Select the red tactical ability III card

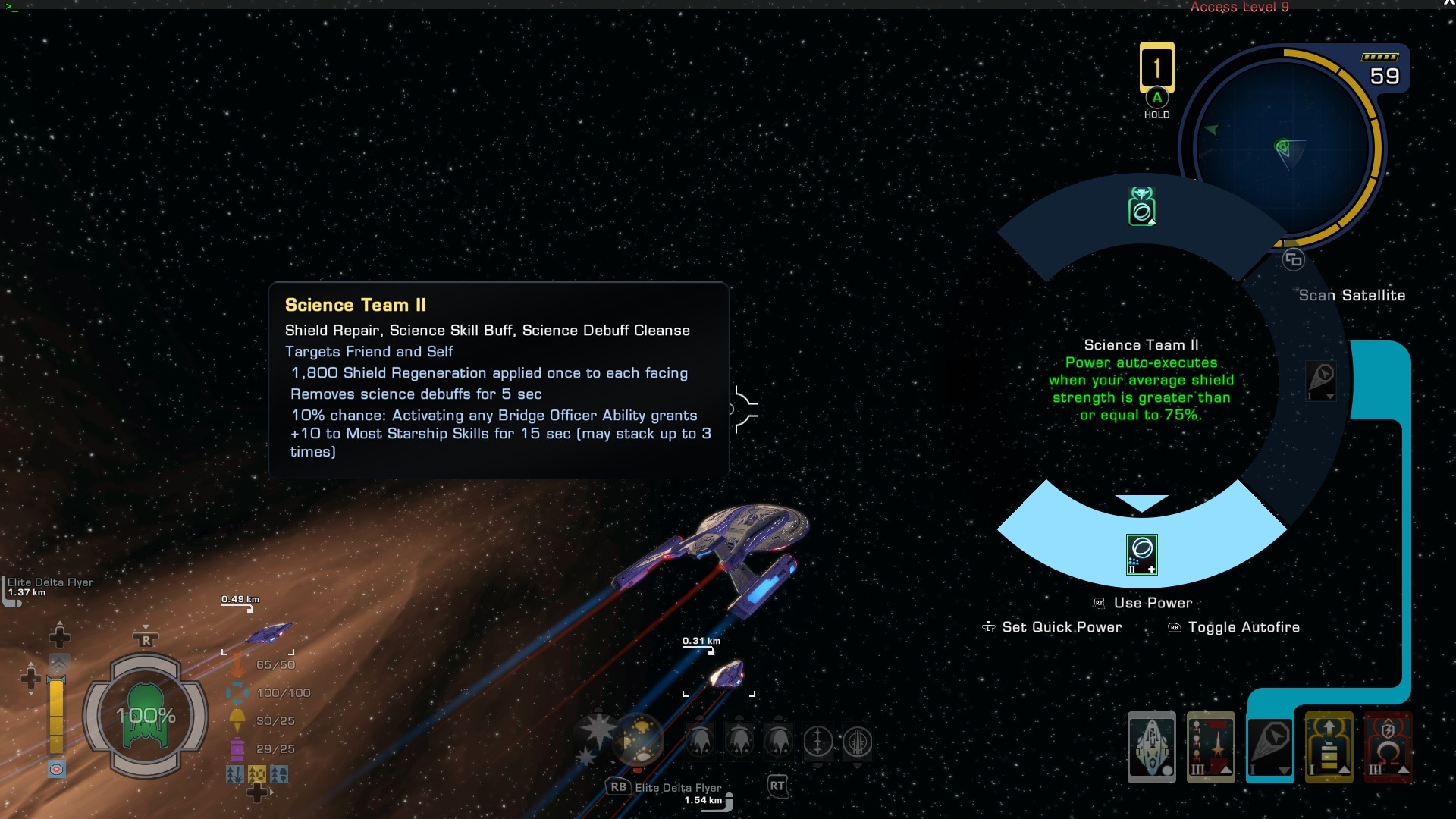[1212, 747]
